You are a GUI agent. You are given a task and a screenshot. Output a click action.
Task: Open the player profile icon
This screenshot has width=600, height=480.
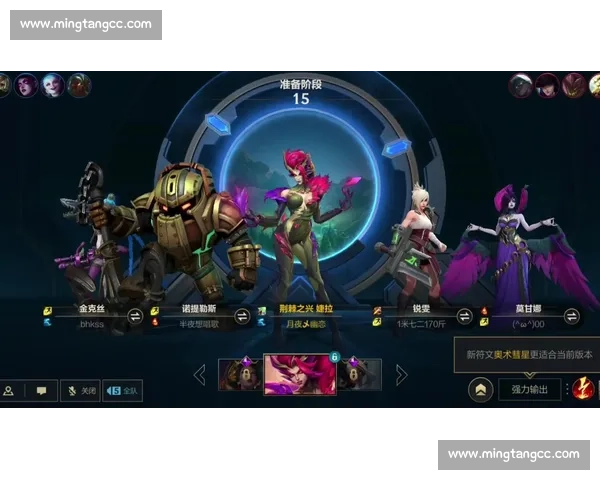click(9, 391)
